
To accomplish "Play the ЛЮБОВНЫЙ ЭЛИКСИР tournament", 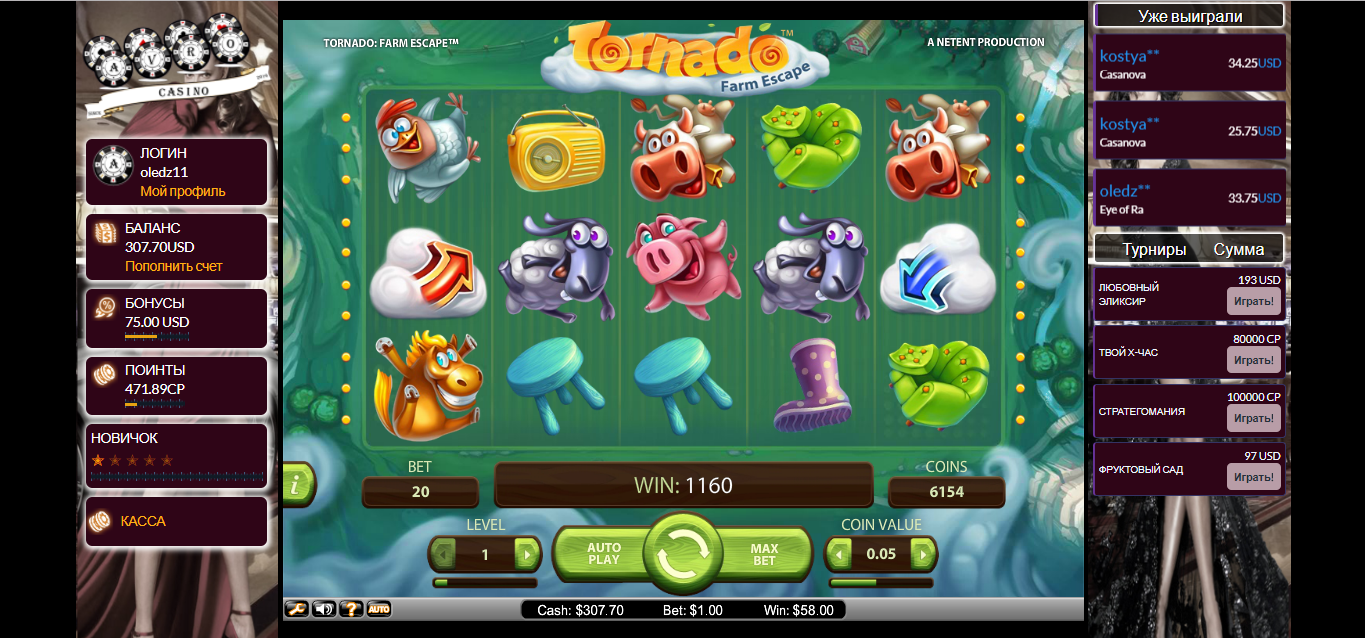I will pyautogui.click(x=1253, y=301).
